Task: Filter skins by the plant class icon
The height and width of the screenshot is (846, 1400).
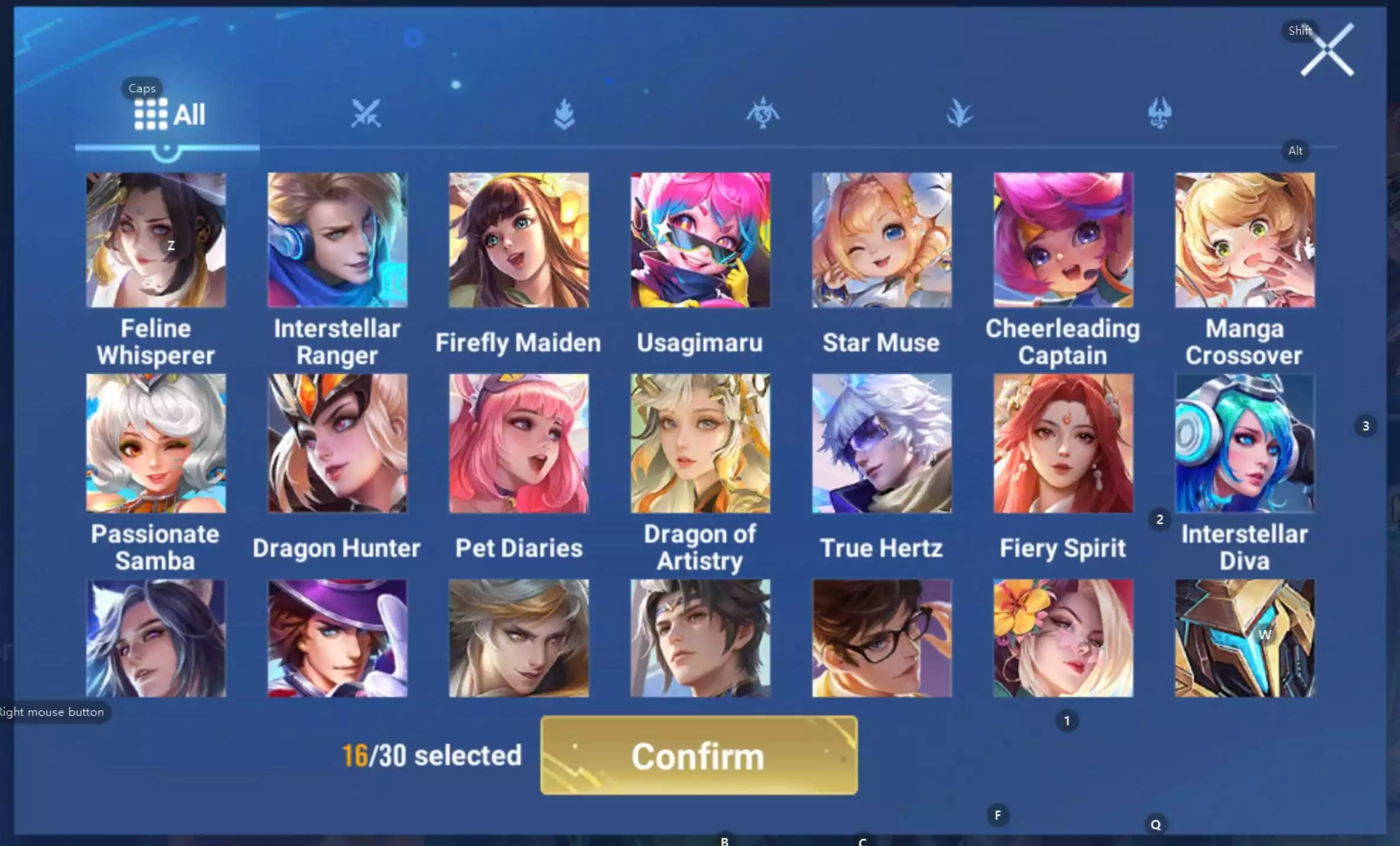Action: tap(961, 112)
